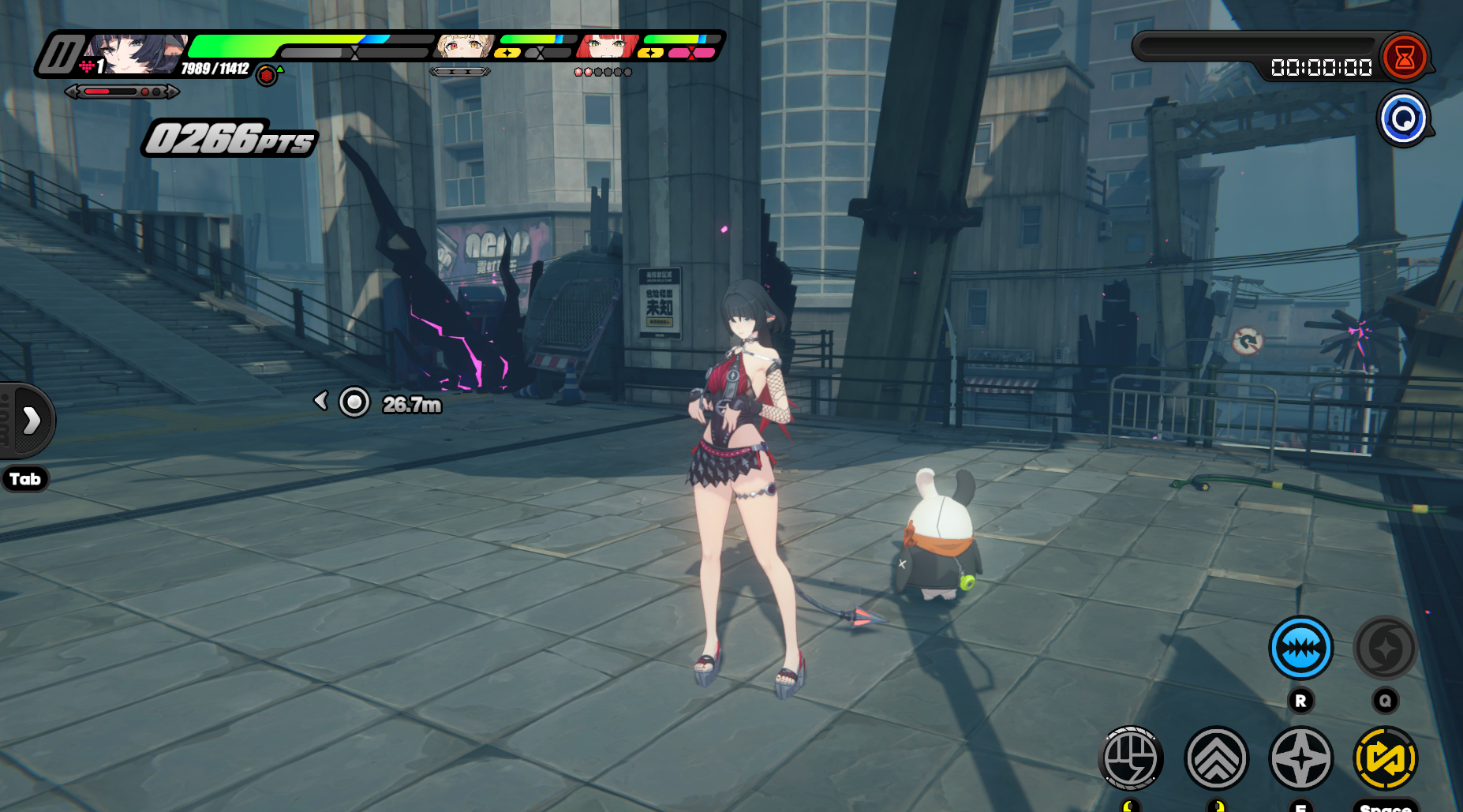The width and height of the screenshot is (1463, 812).
Task: Switch to the red-haired teammate portrait
Action: 607,47
